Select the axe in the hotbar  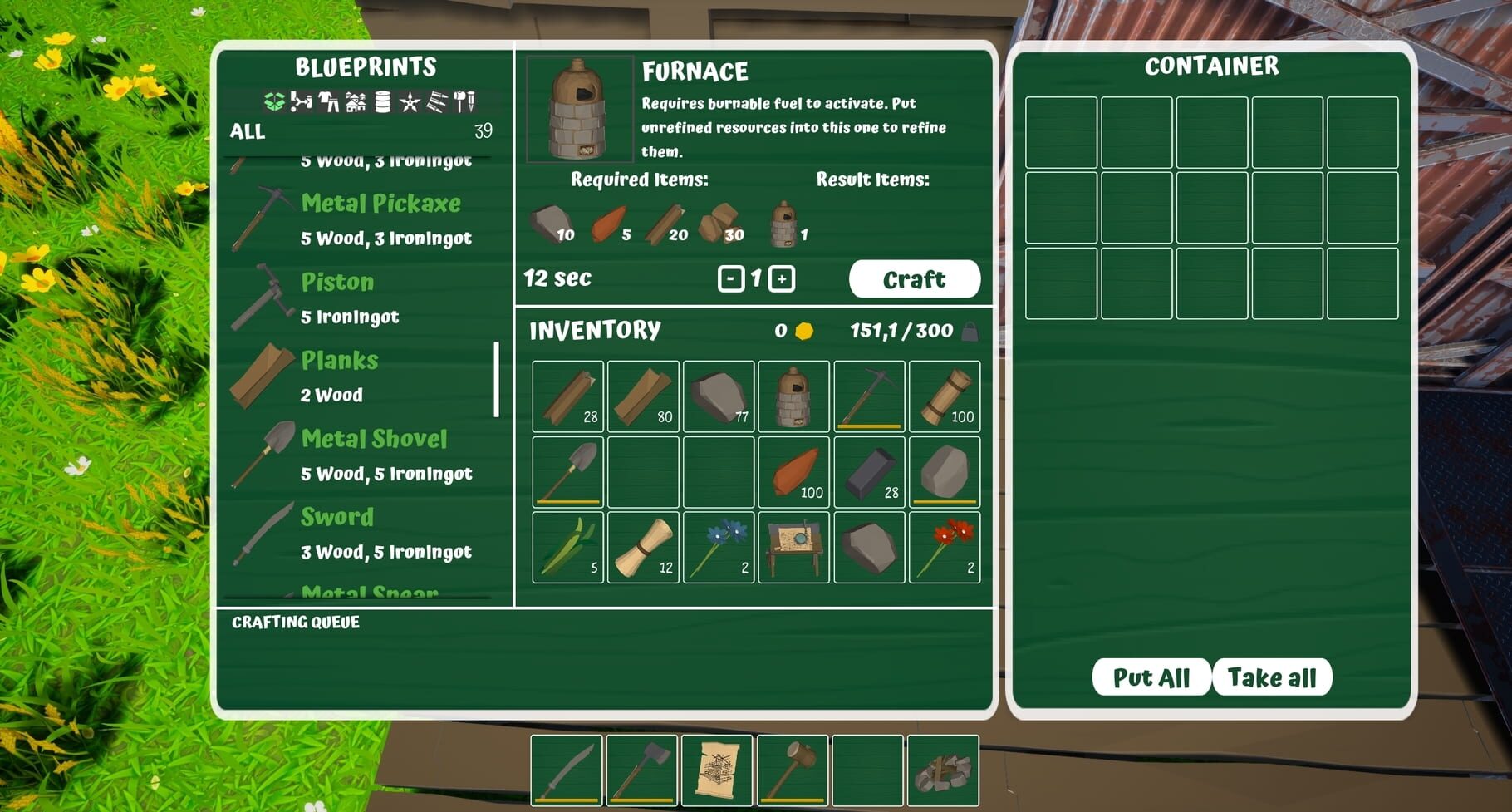coord(642,770)
